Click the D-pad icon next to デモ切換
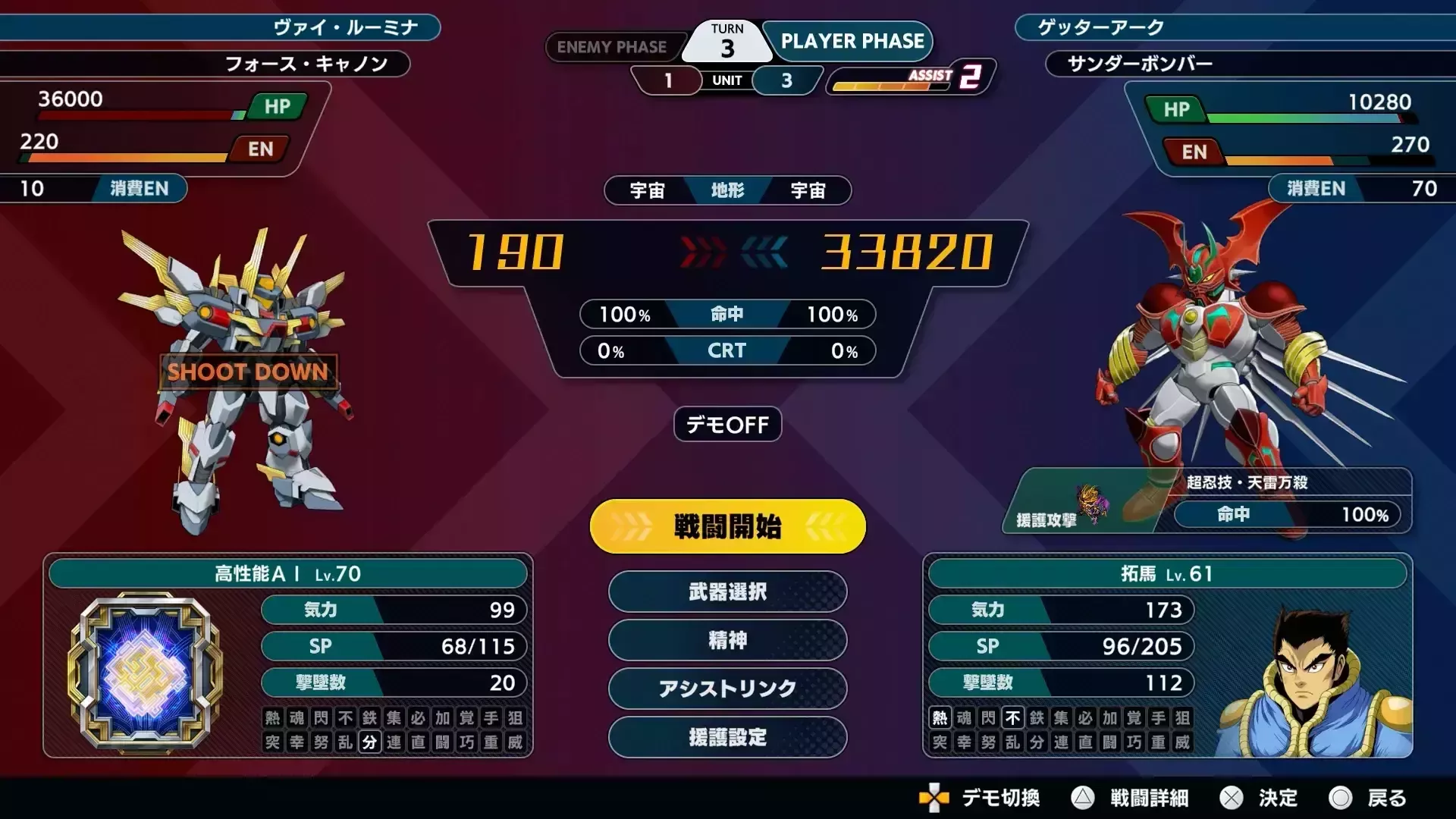The height and width of the screenshot is (819, 1456). [x=934, y=798]
